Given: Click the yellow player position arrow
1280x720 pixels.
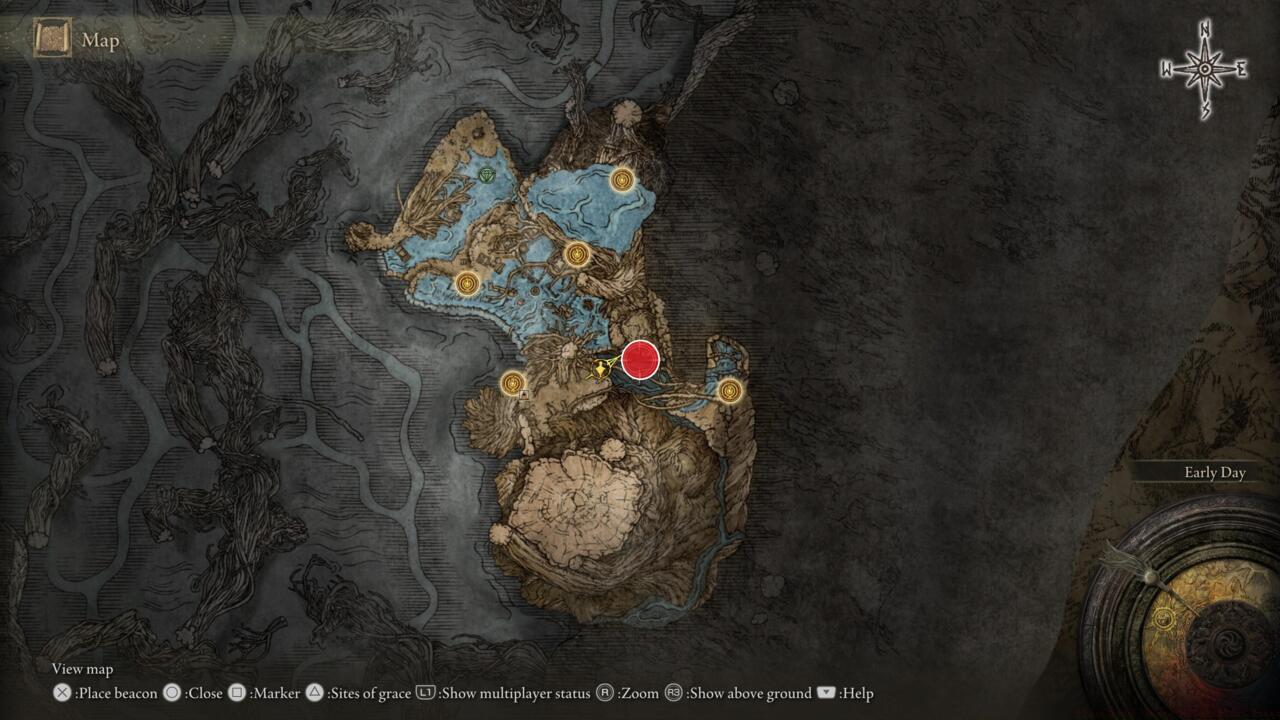Looking at the screenshot, I should coord(600,369).
